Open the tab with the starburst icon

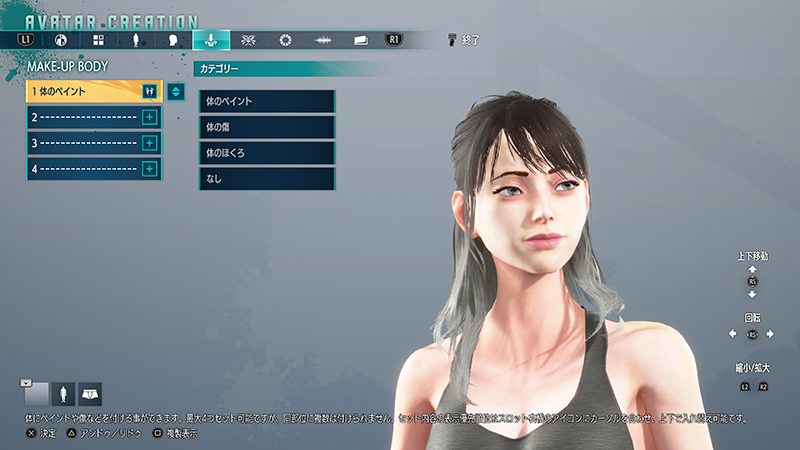(249, 40)
